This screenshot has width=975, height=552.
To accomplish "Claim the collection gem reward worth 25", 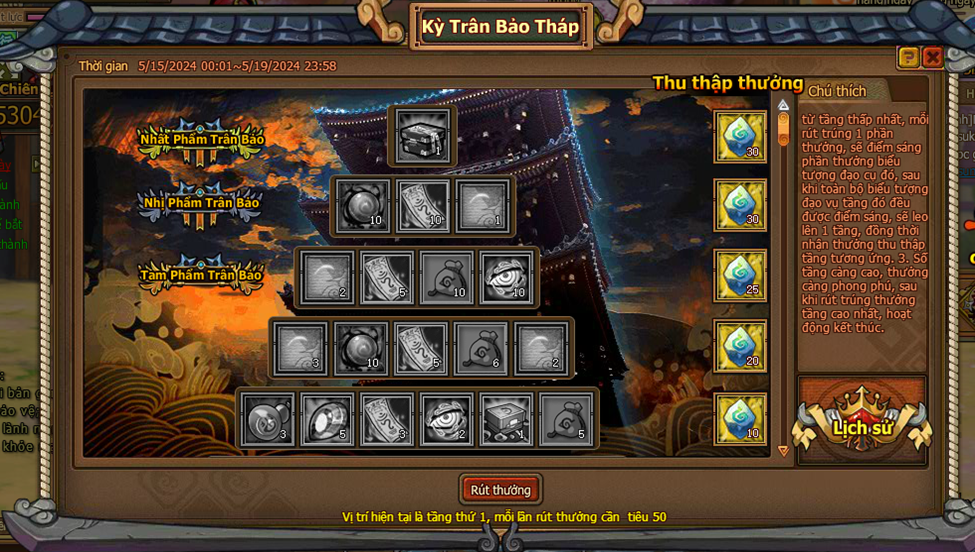I will 740,276.
